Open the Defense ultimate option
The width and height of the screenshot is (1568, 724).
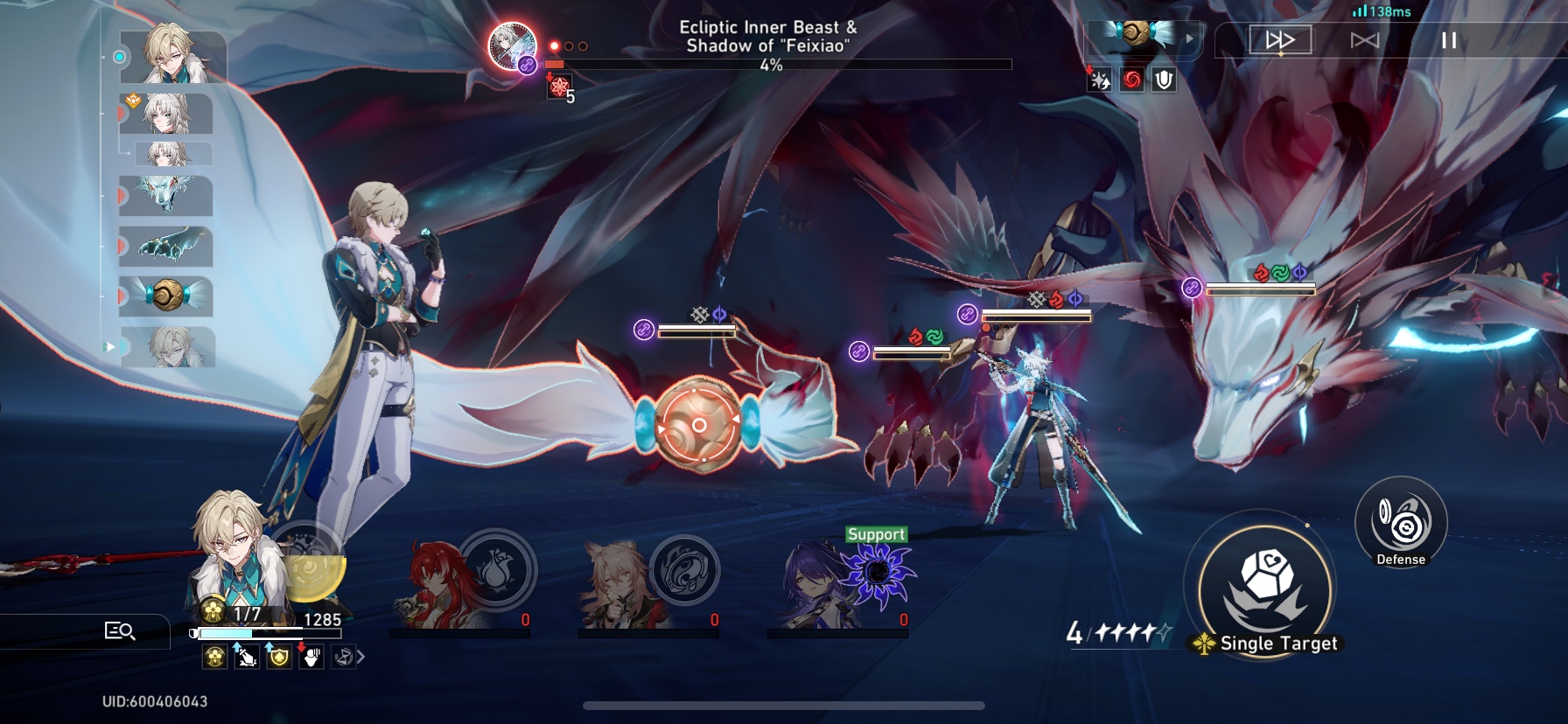click(x=1401, y=525)
